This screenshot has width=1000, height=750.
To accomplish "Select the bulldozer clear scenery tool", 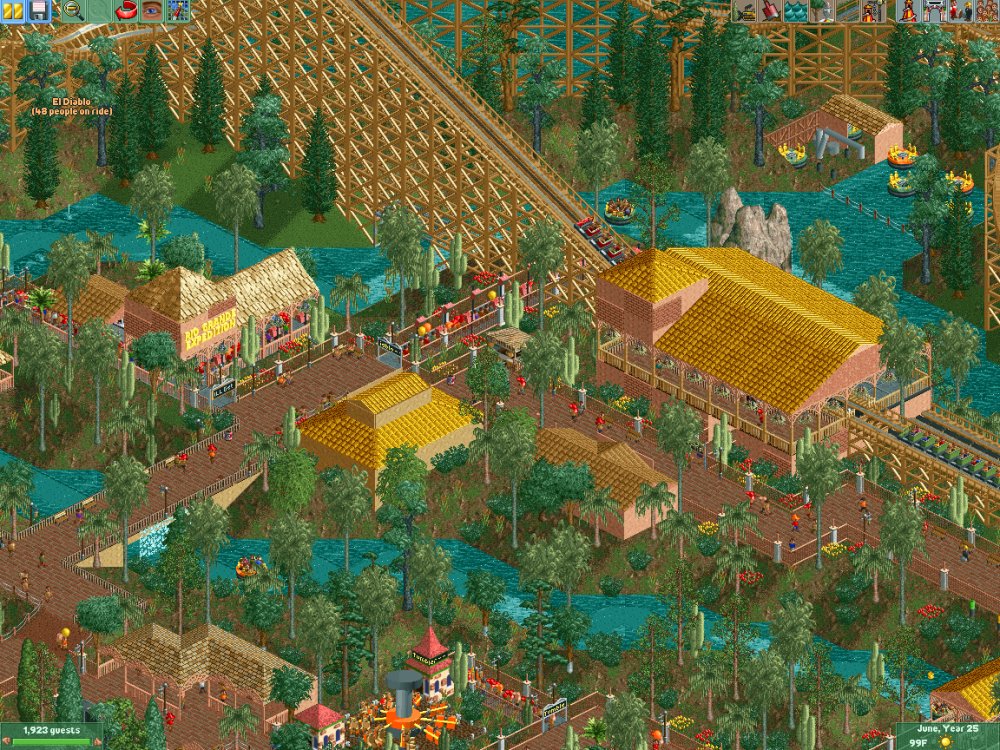I will pos(746,11).
